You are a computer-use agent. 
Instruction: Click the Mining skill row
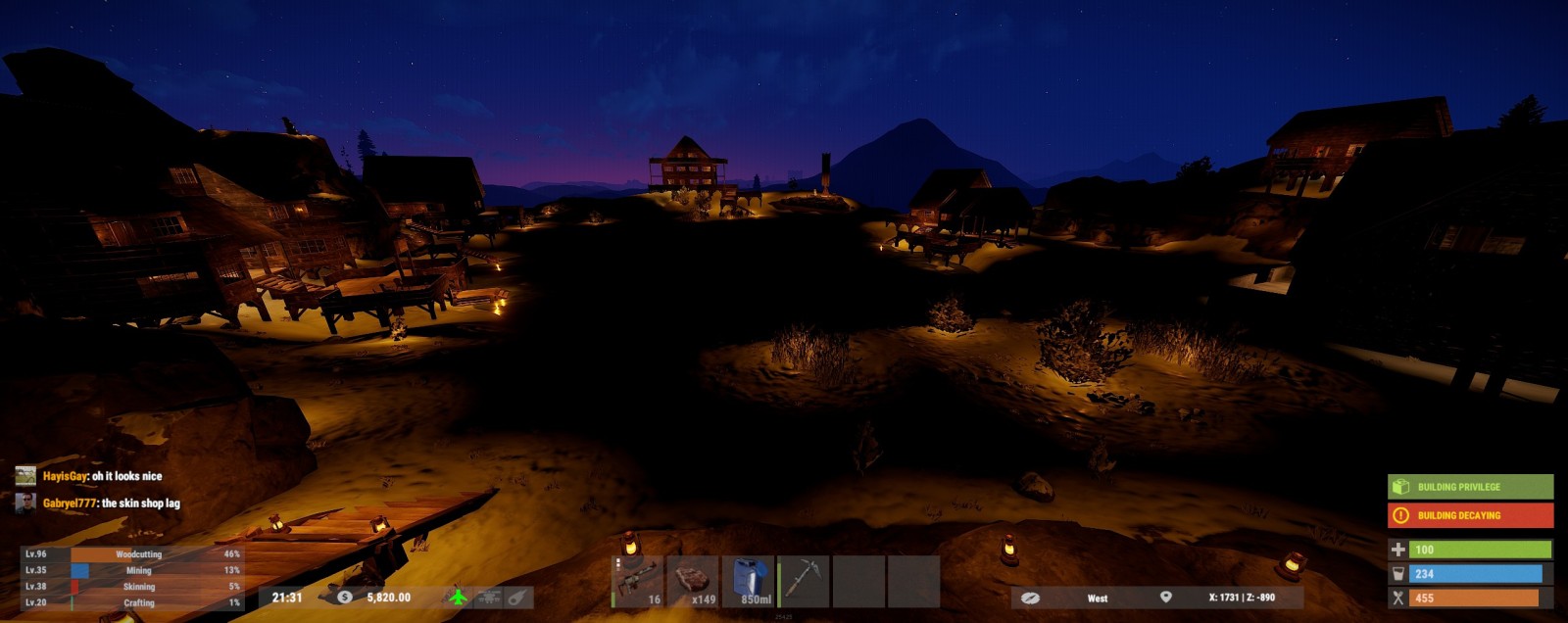pos(132,570)
